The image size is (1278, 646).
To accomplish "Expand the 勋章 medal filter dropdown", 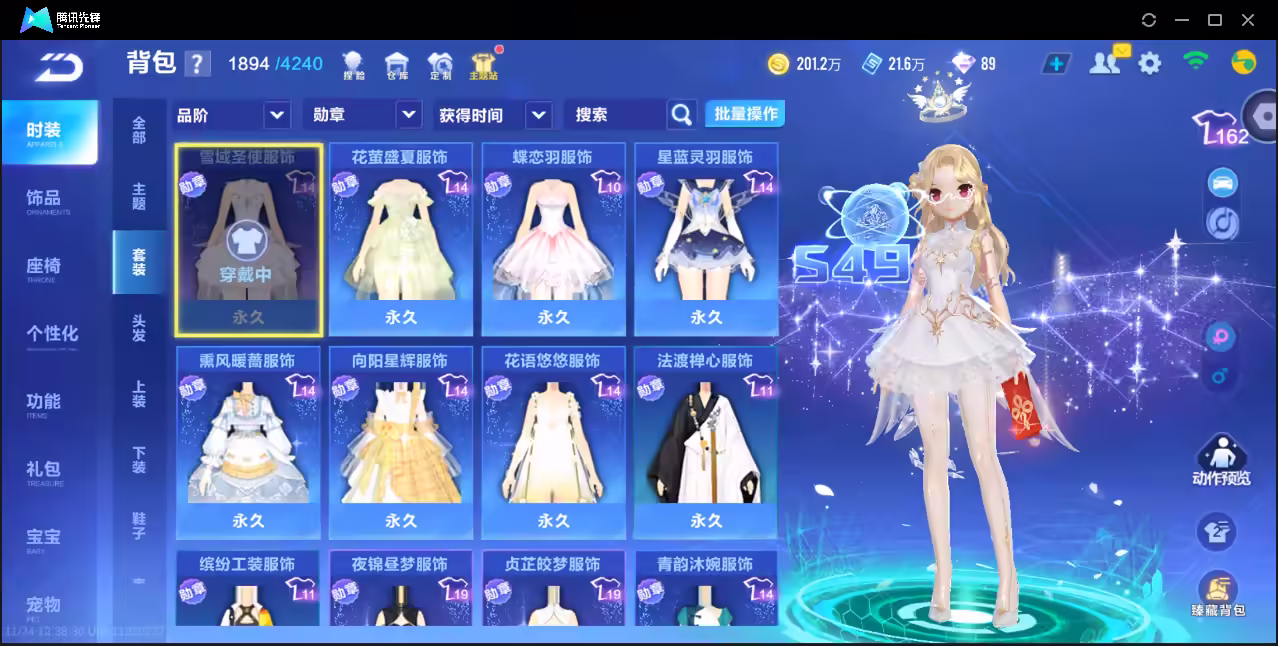I will (x=408, y=115).
